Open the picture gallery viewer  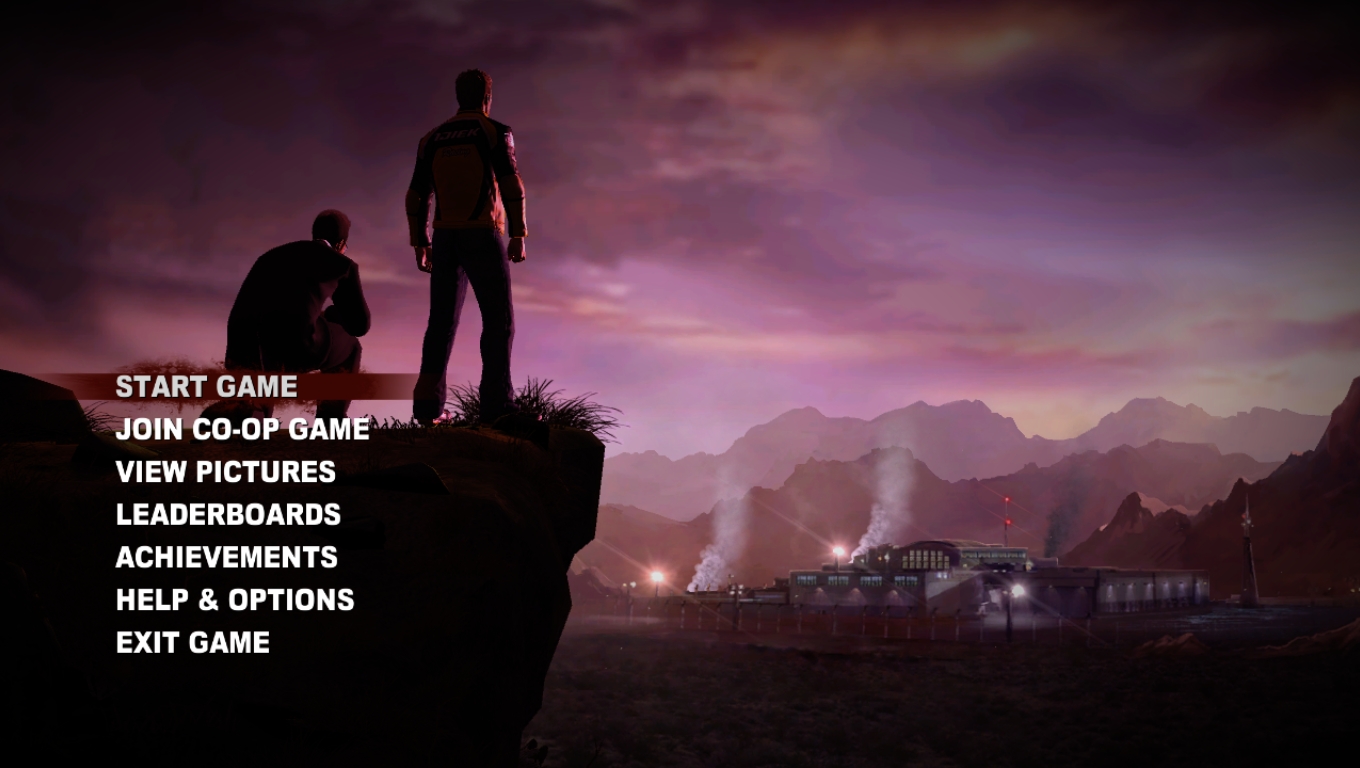pyautogui.click(x=225, y=472)
